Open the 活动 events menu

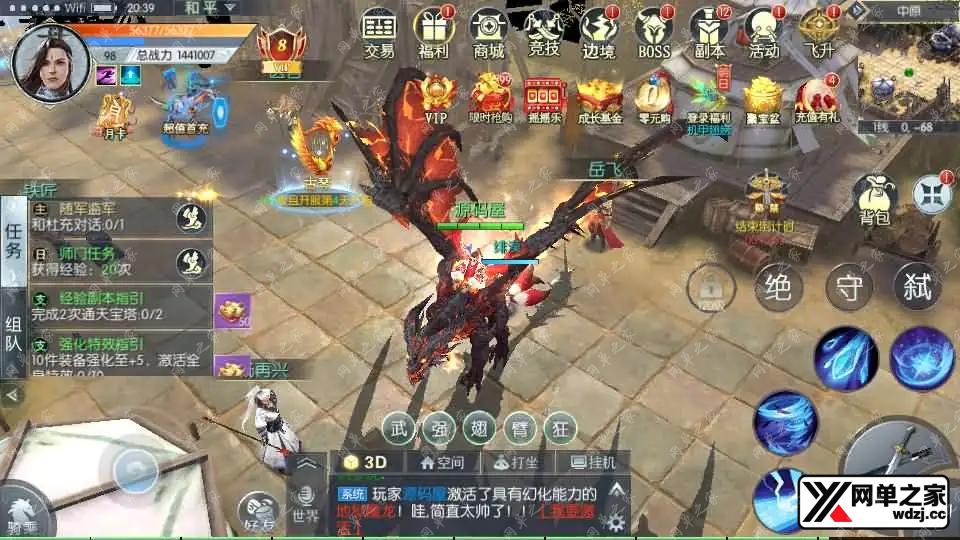pos(764,33)
